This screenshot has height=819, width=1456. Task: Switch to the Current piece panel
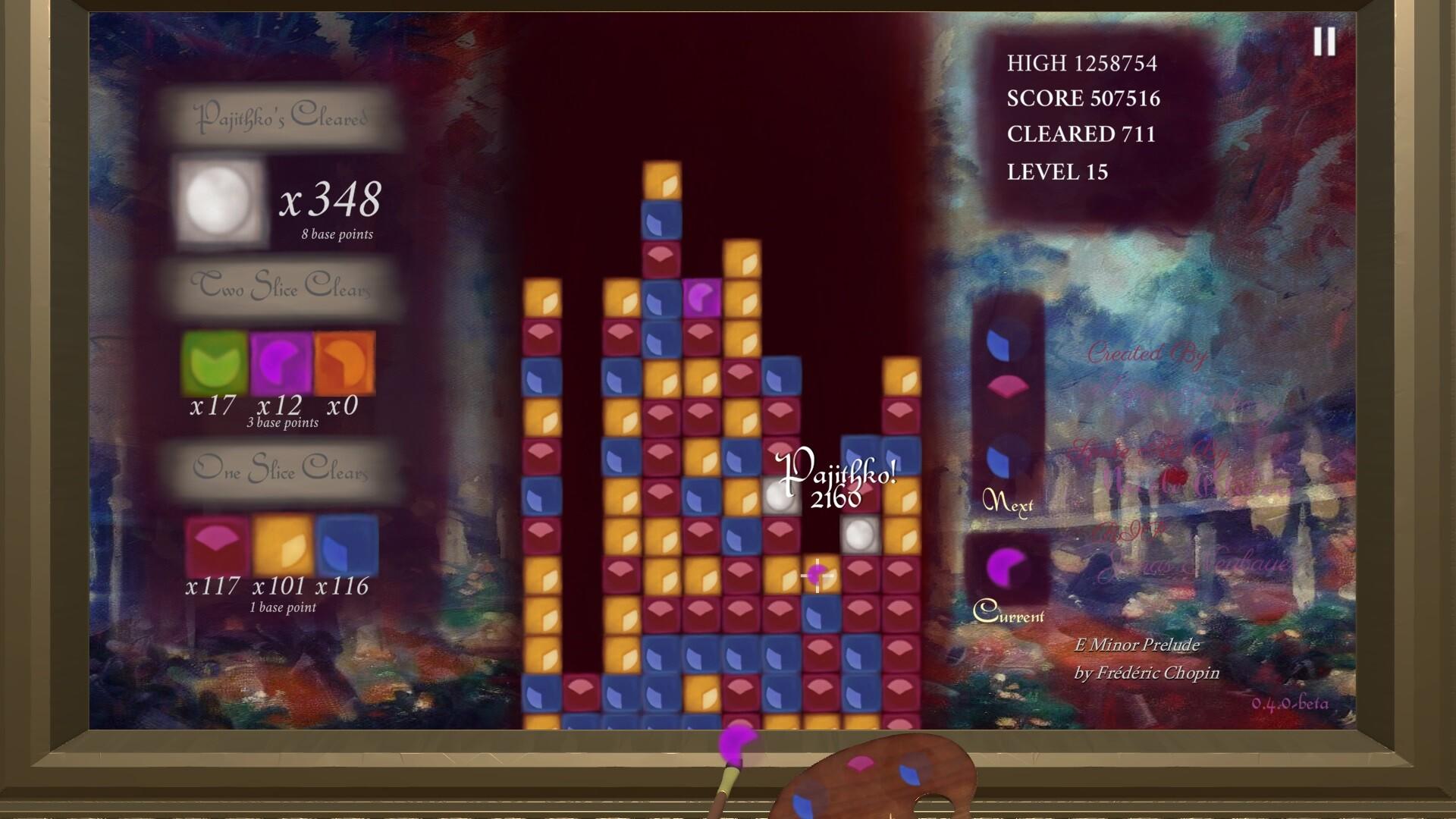(1010, 616)
